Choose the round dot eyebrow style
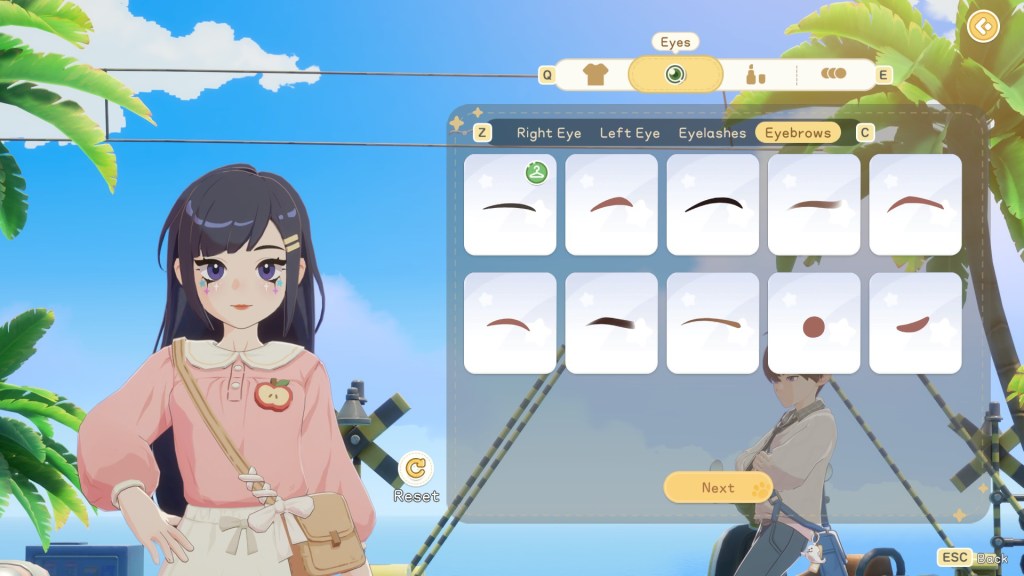 tap(814, 324)
